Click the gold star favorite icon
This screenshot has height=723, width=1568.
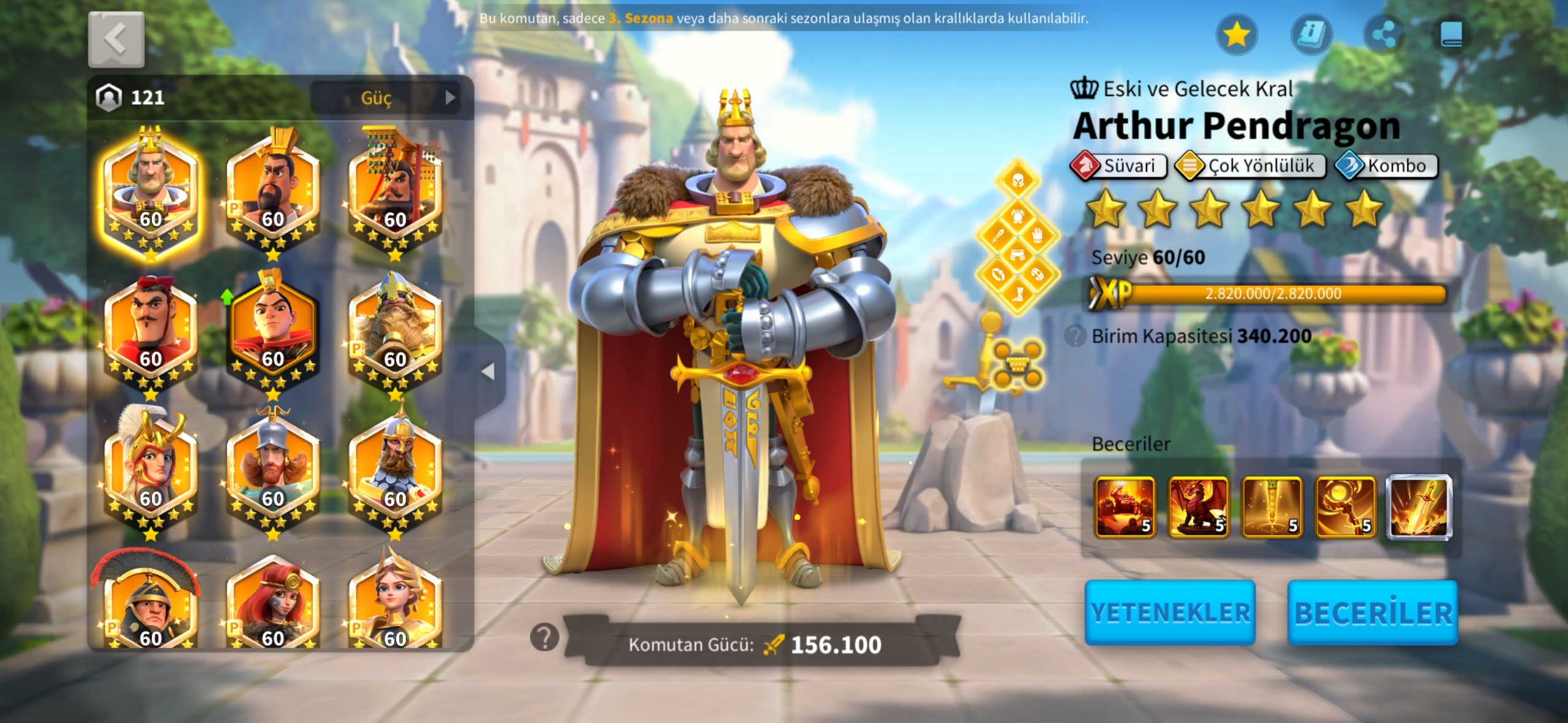point(1236,34)
